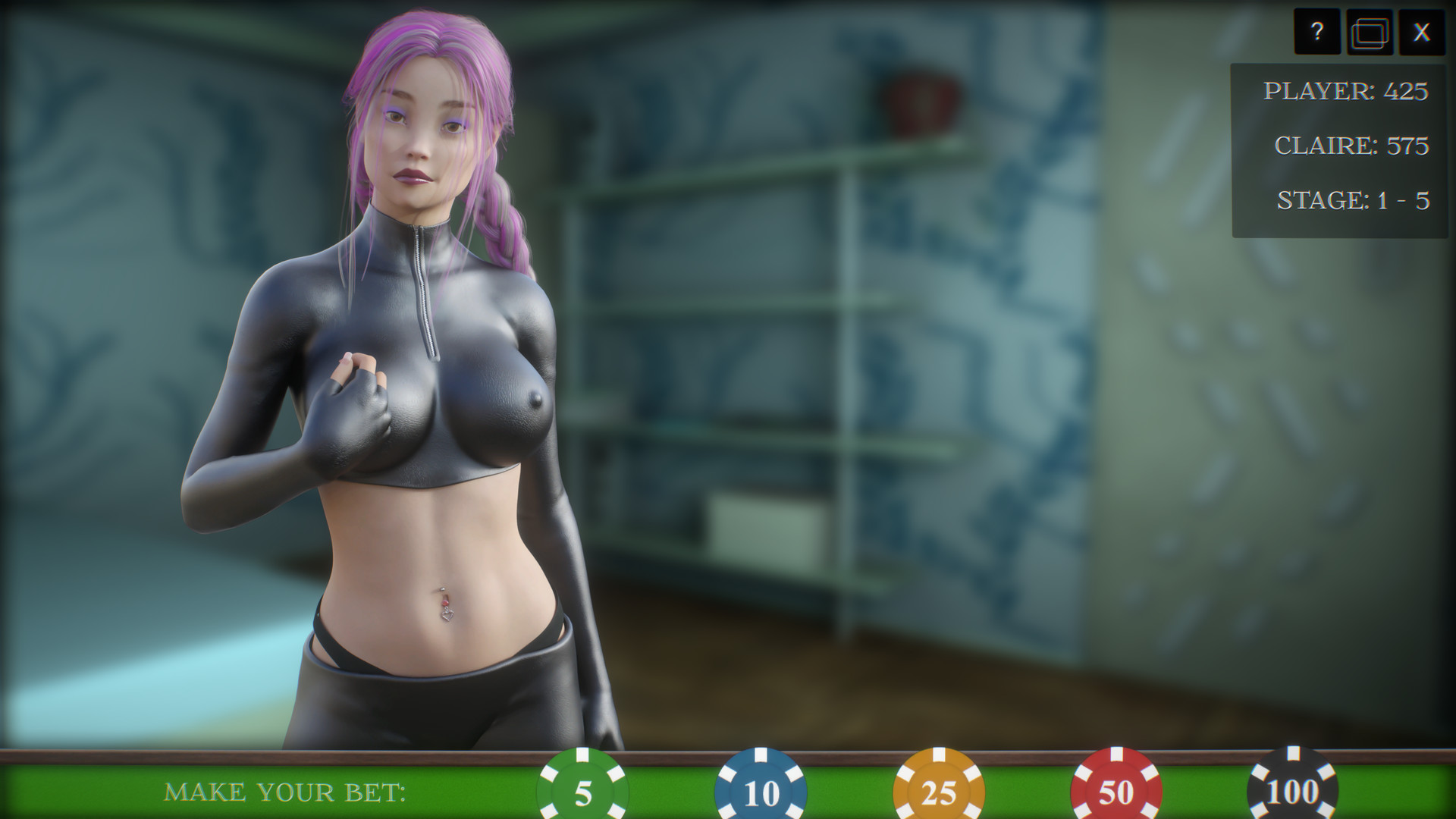This screenshot has height=819, width=1456.
Task: Click the STAGE: 1 - 5 indicator
Action: click(1353, 199)
